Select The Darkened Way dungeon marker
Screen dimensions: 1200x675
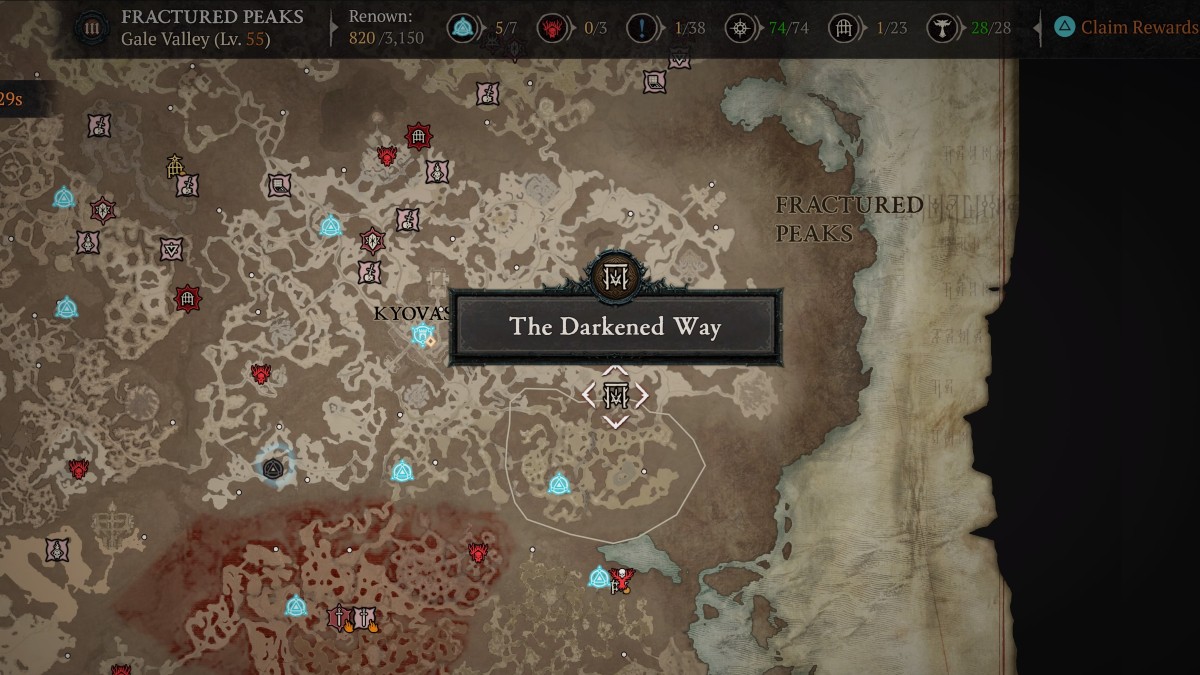[x=615, y=396]
